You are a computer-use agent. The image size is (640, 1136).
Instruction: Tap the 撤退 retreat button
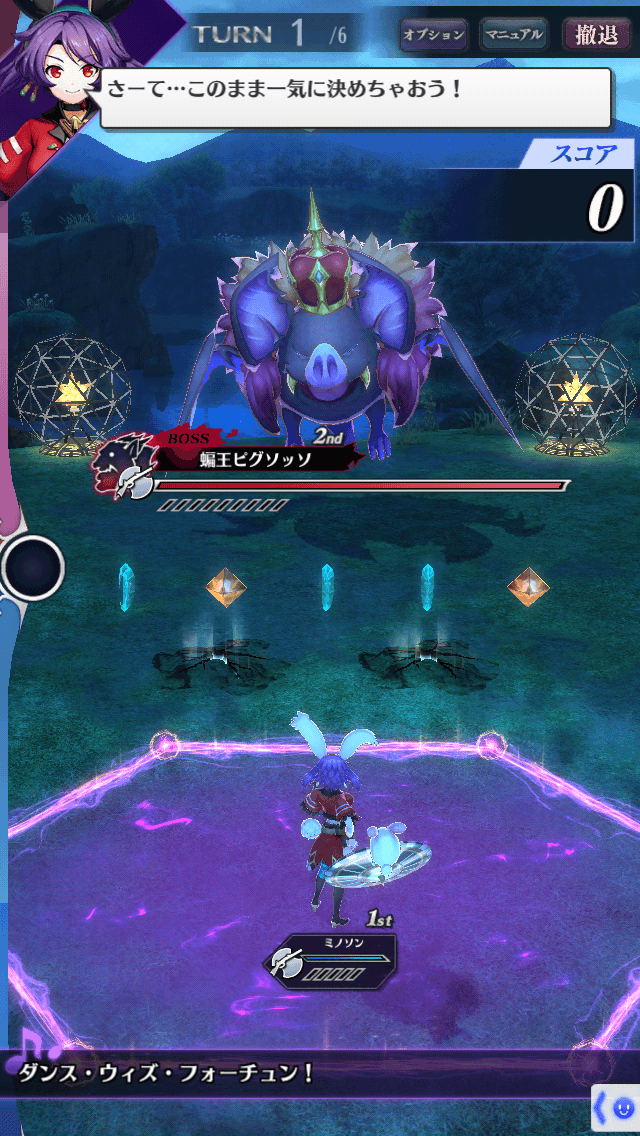point(597,35)
